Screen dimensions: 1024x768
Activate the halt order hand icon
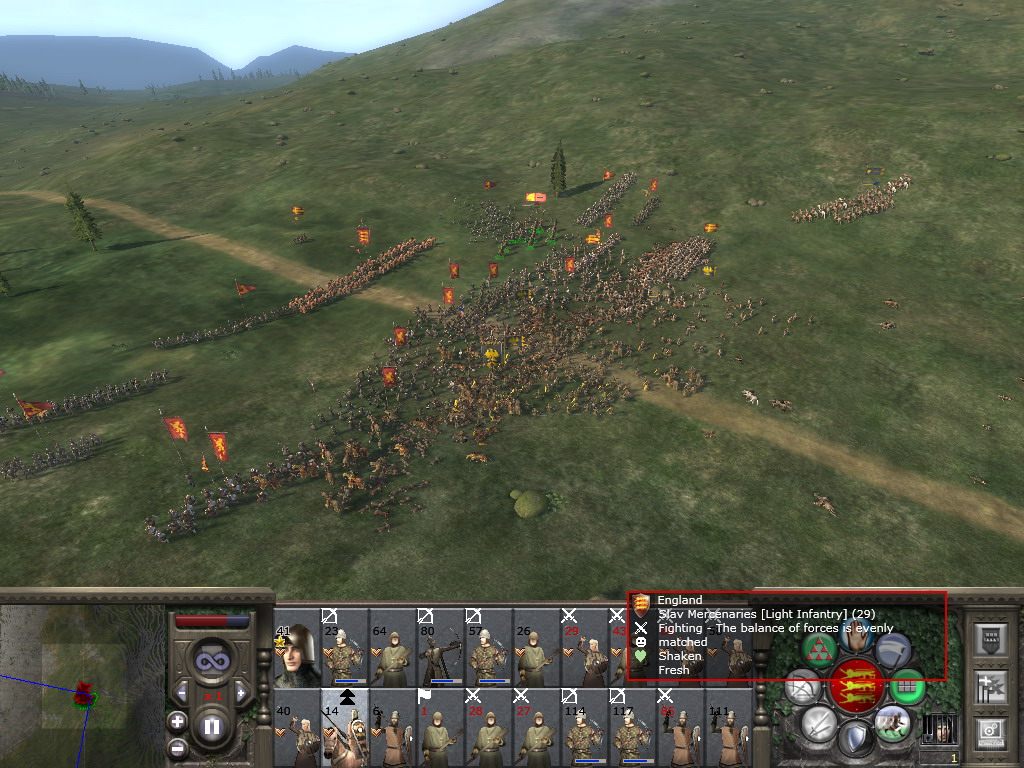coord(857,635)
